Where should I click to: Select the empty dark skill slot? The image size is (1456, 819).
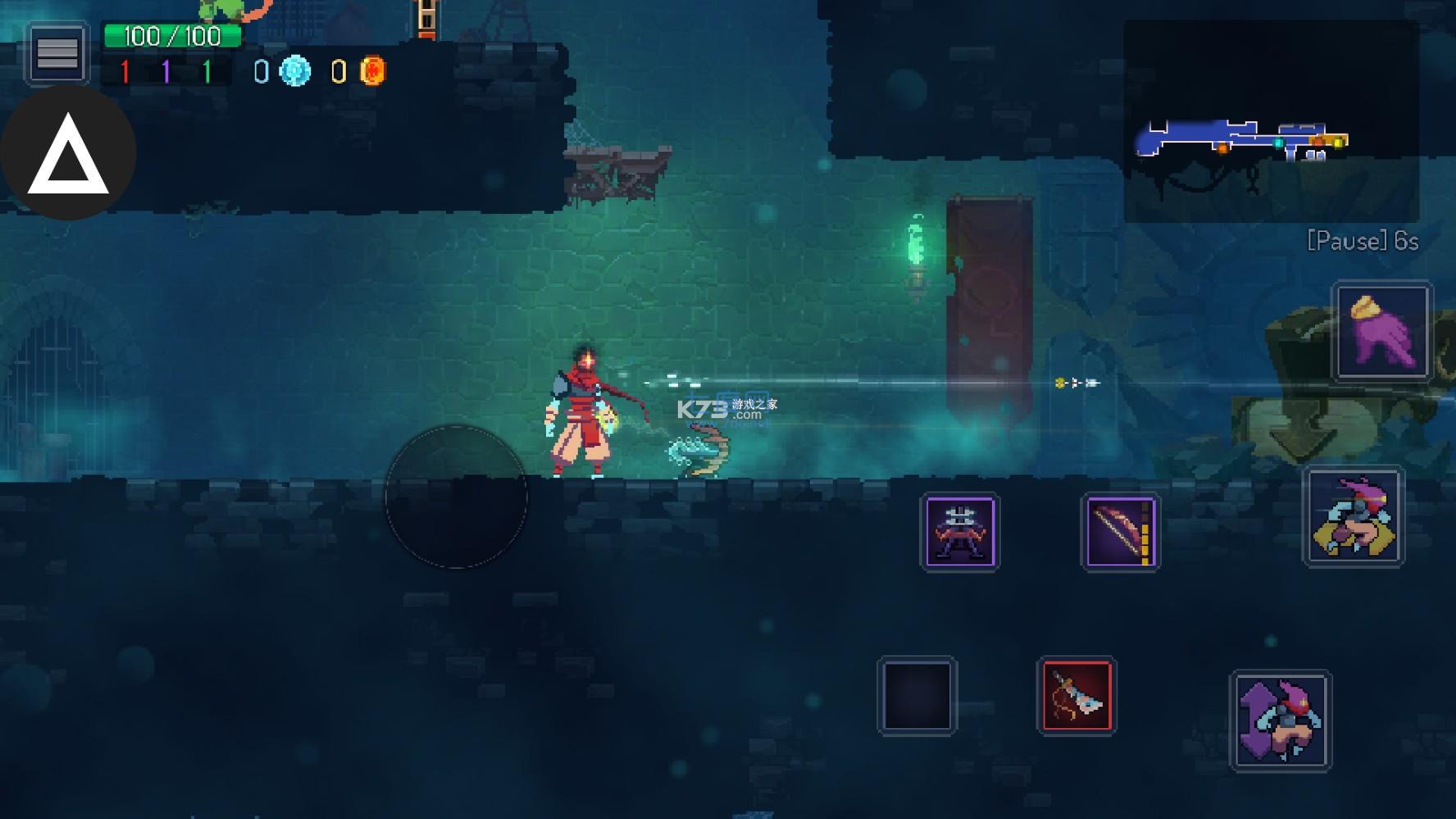[x=917, y=696]
